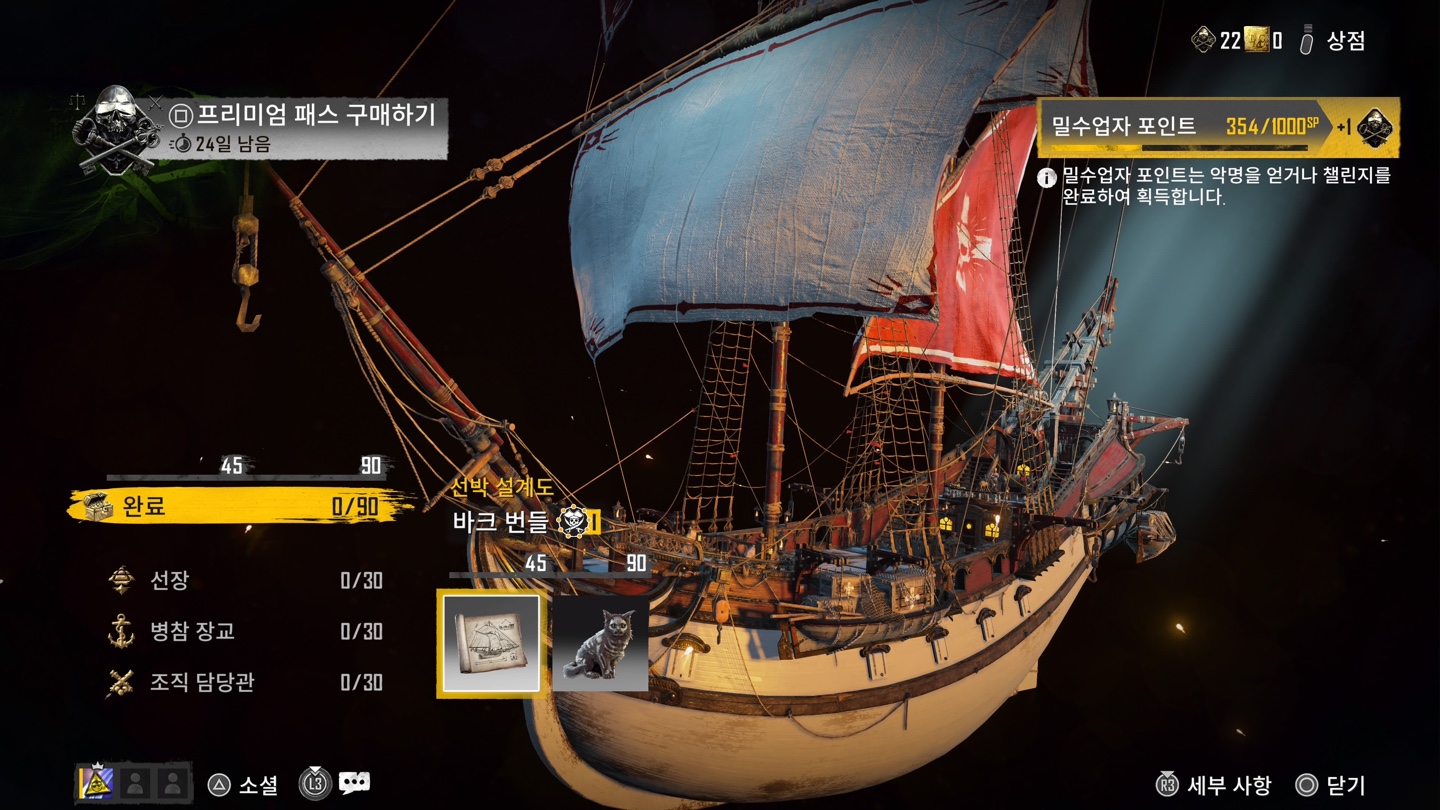Select the cat pet reward tile
Viewport: 1440px width, 810px height.
[x=600, y=643]
